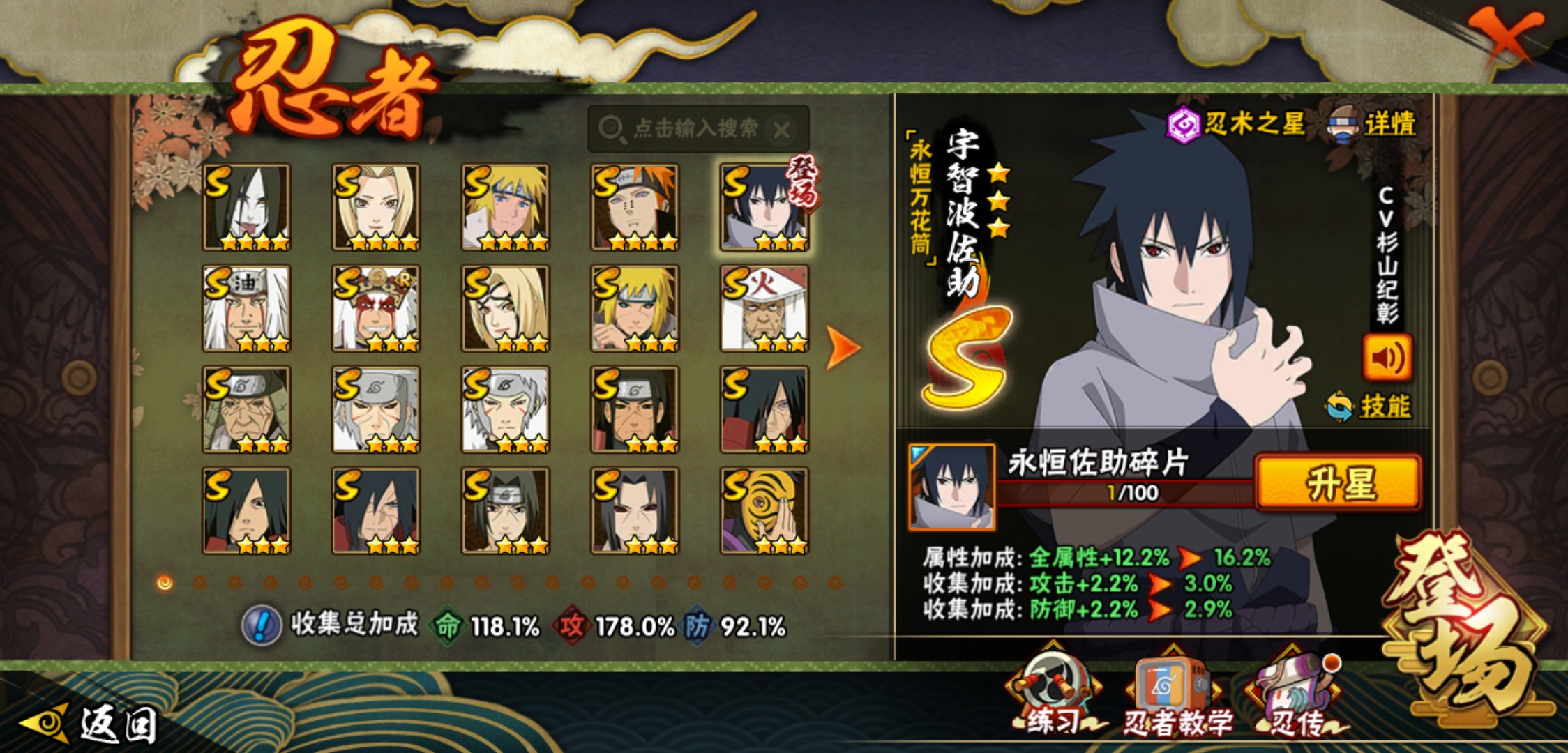The width and height of the screenshot is (1568, 753).
Task: Pick the orange-haired Pain portrait
Action: point(635,207)
